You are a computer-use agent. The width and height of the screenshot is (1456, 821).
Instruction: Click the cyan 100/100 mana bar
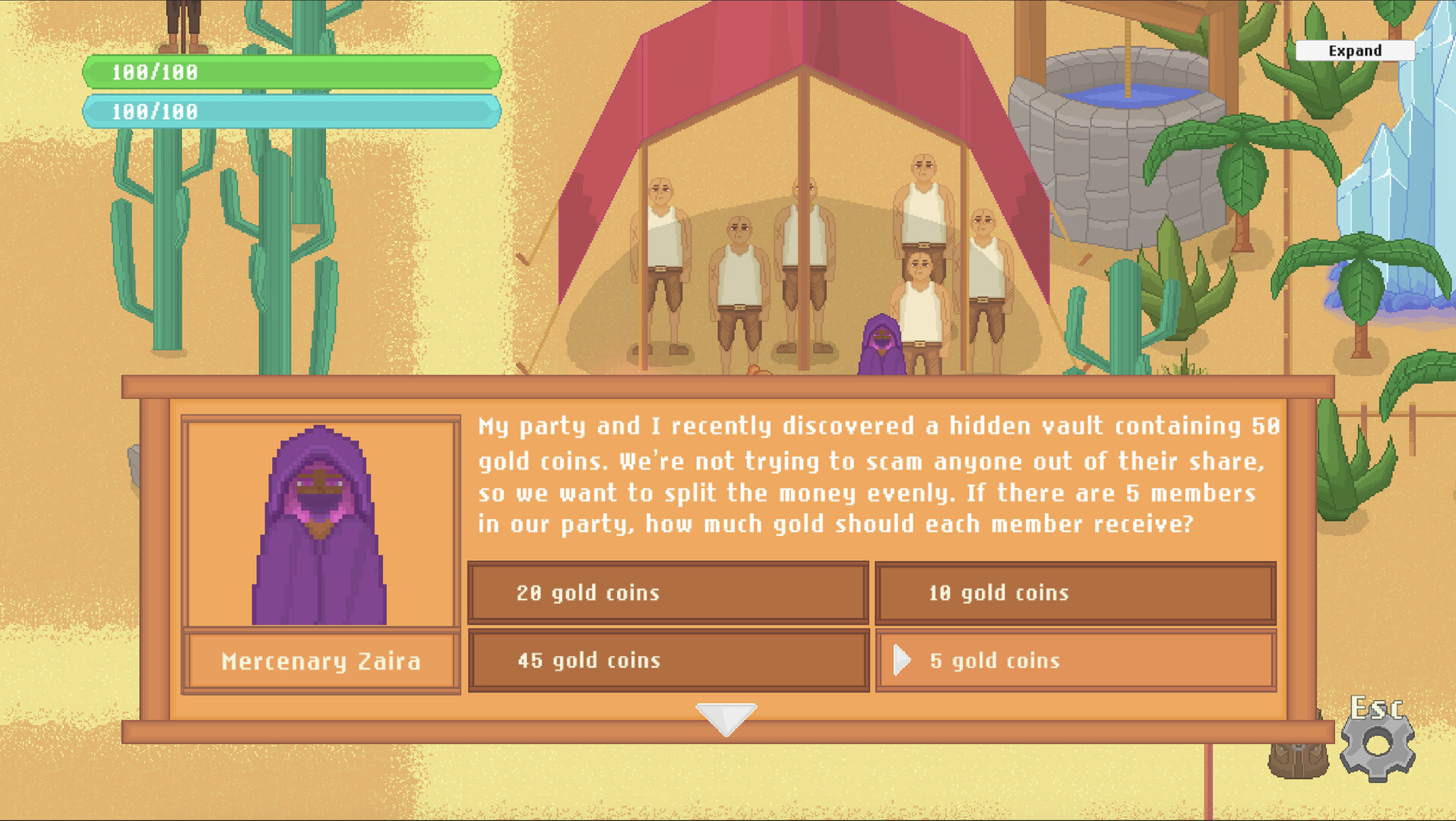coord(293,113)
